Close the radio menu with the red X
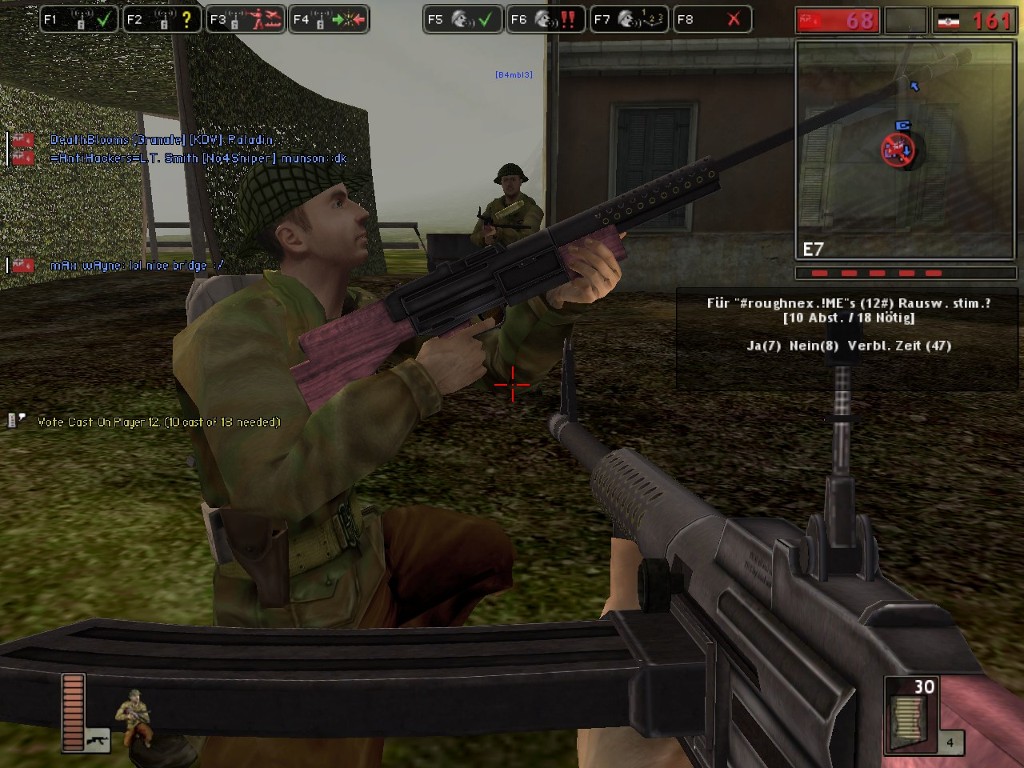Screen dimensions: 1024x768 (x=711, y=19)
